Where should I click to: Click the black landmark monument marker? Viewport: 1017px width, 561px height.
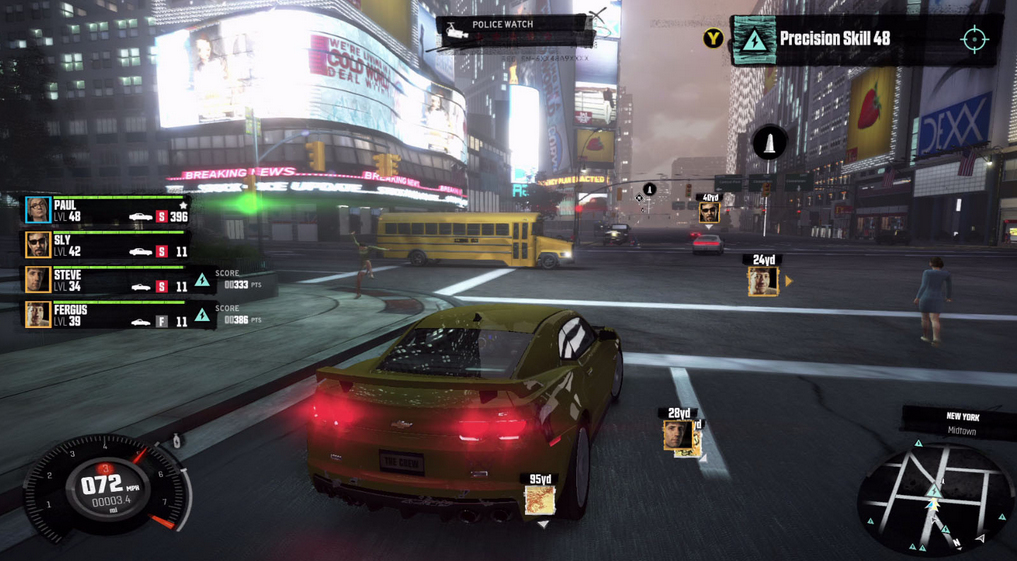pos(769,144)
